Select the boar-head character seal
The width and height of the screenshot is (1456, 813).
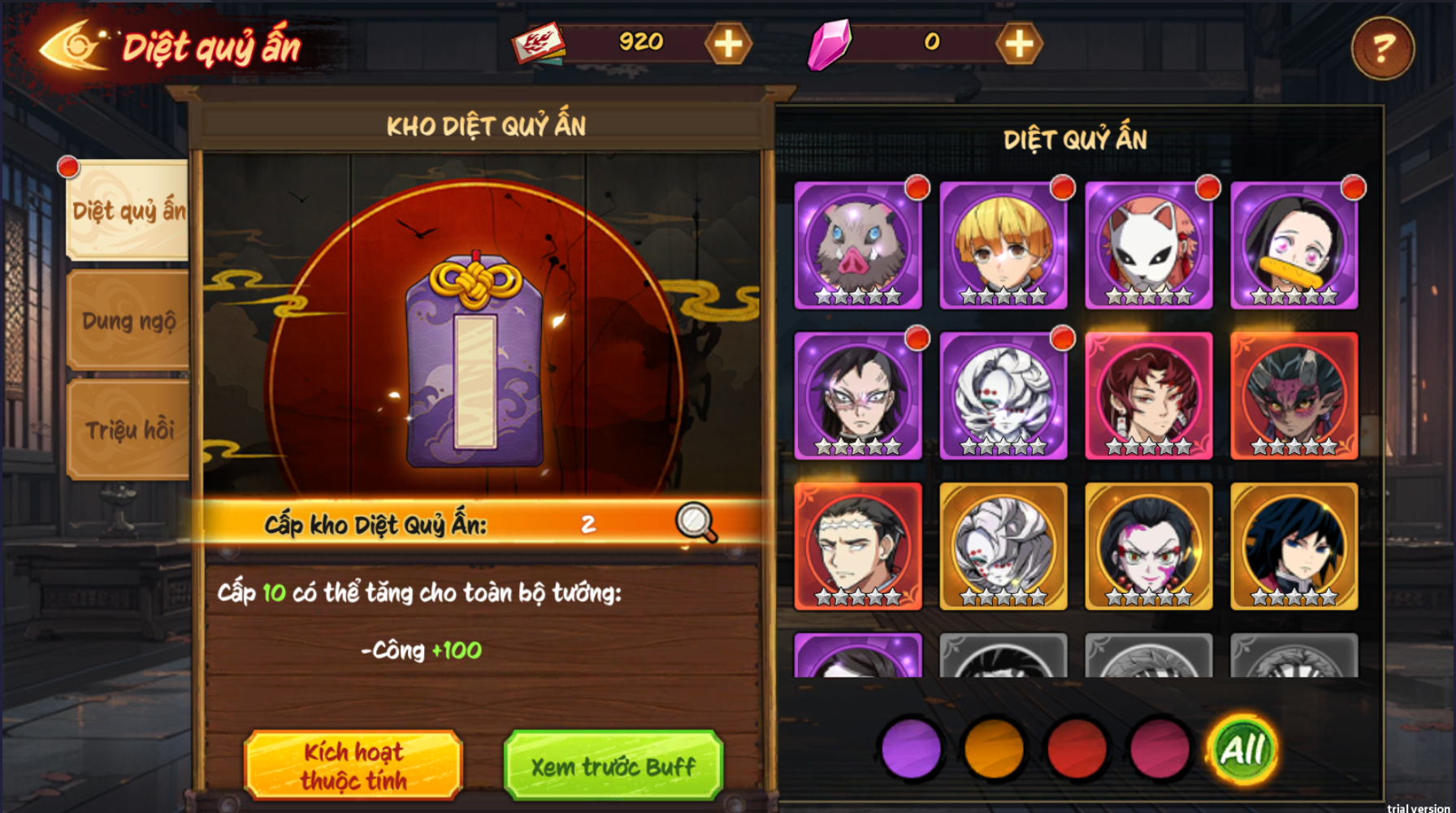point(858,245)
